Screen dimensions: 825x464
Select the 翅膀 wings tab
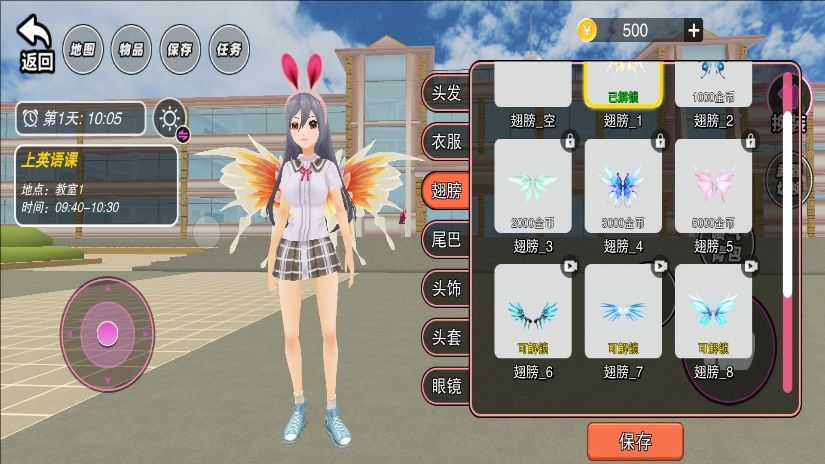pos(446,190)
